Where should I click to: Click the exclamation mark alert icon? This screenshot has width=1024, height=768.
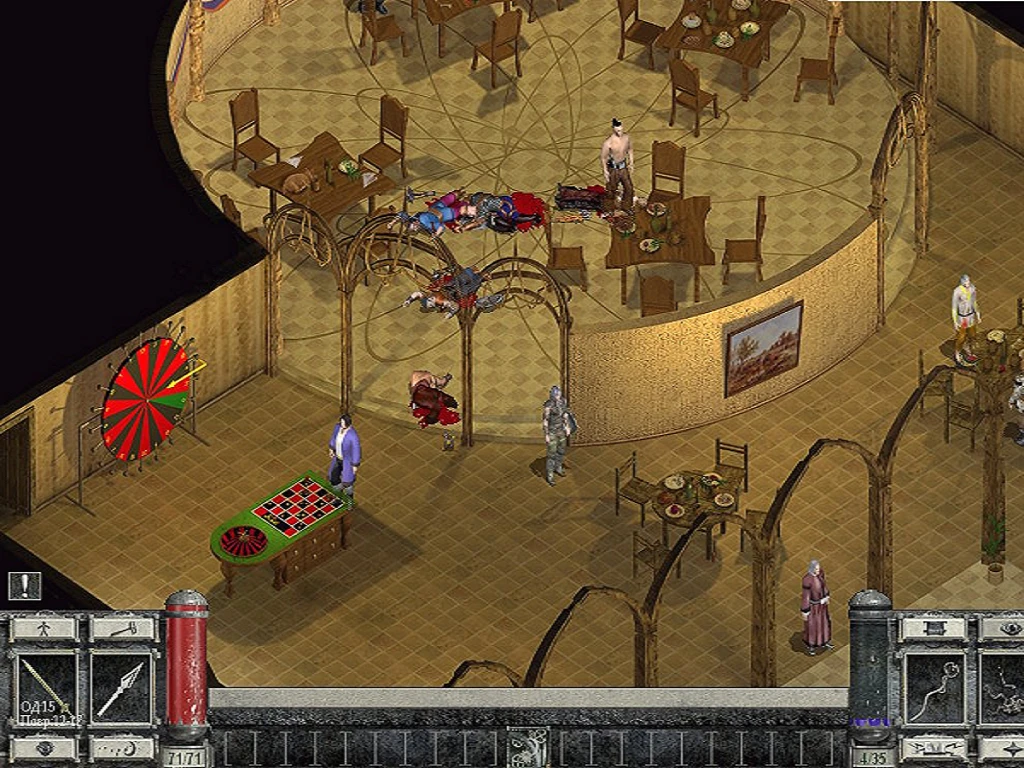coord(24,585)
